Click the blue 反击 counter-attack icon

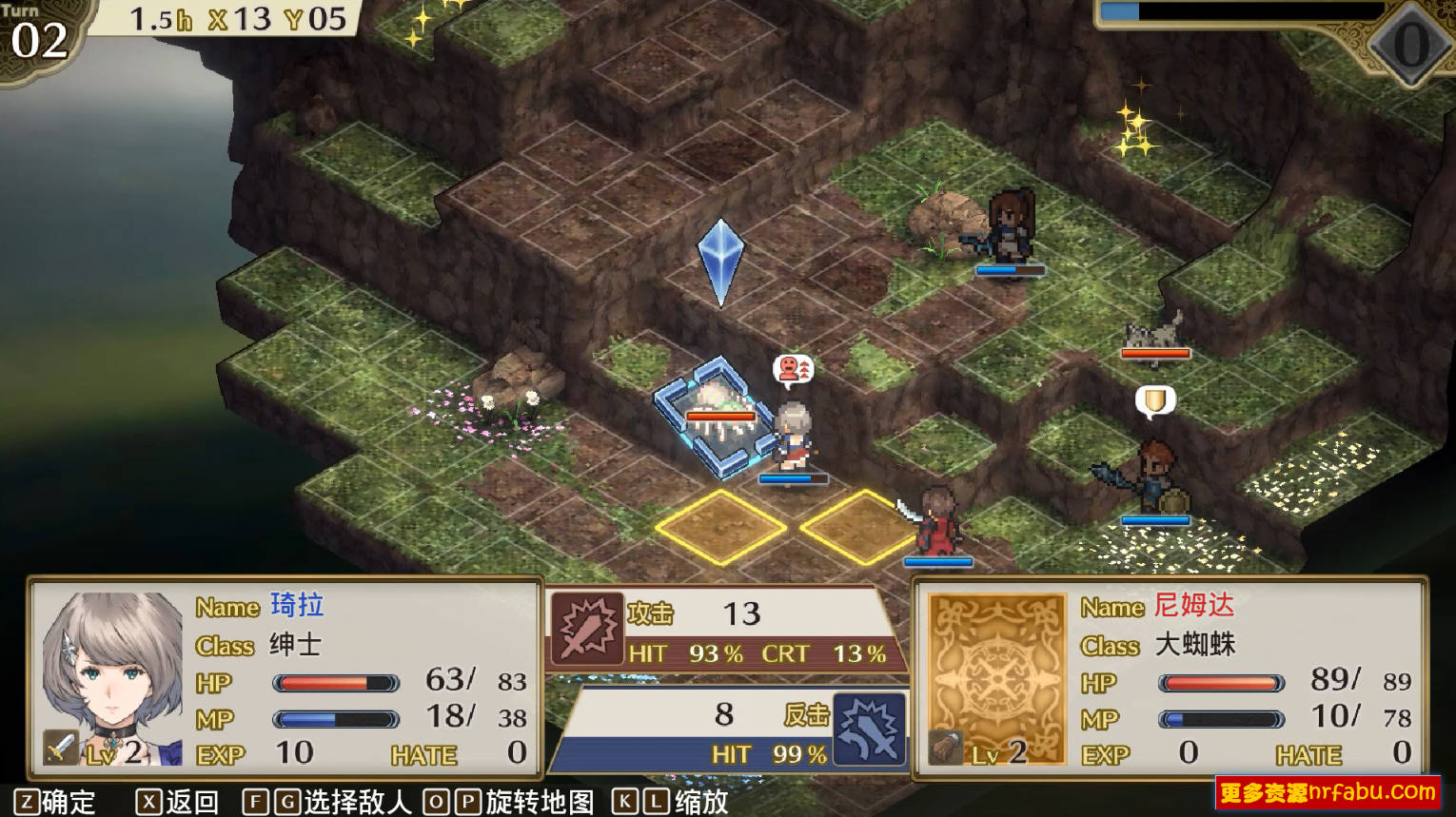pos(868,731)
